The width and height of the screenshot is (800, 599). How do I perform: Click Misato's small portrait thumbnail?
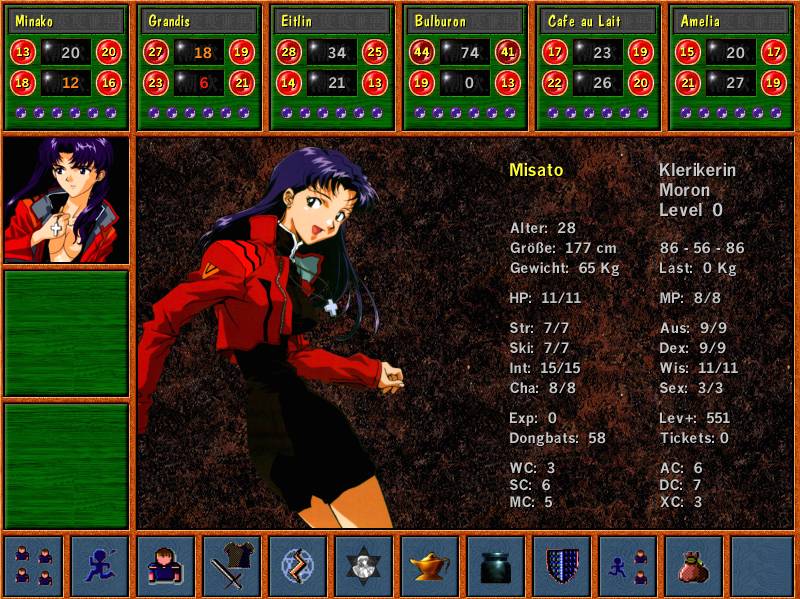tap(67, 200)
